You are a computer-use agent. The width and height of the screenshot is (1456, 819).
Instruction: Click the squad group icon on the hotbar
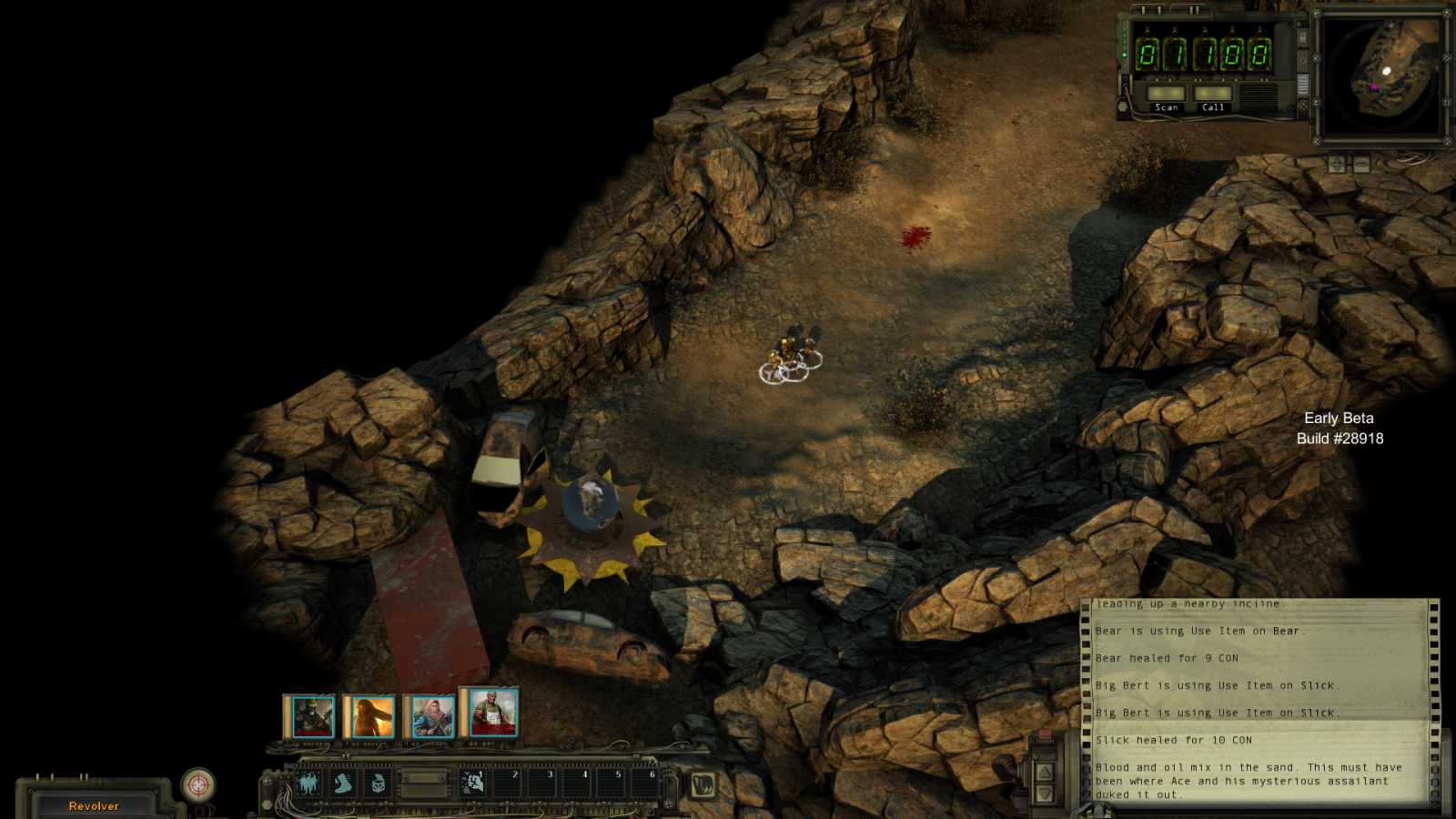click(x=308, y=783)
